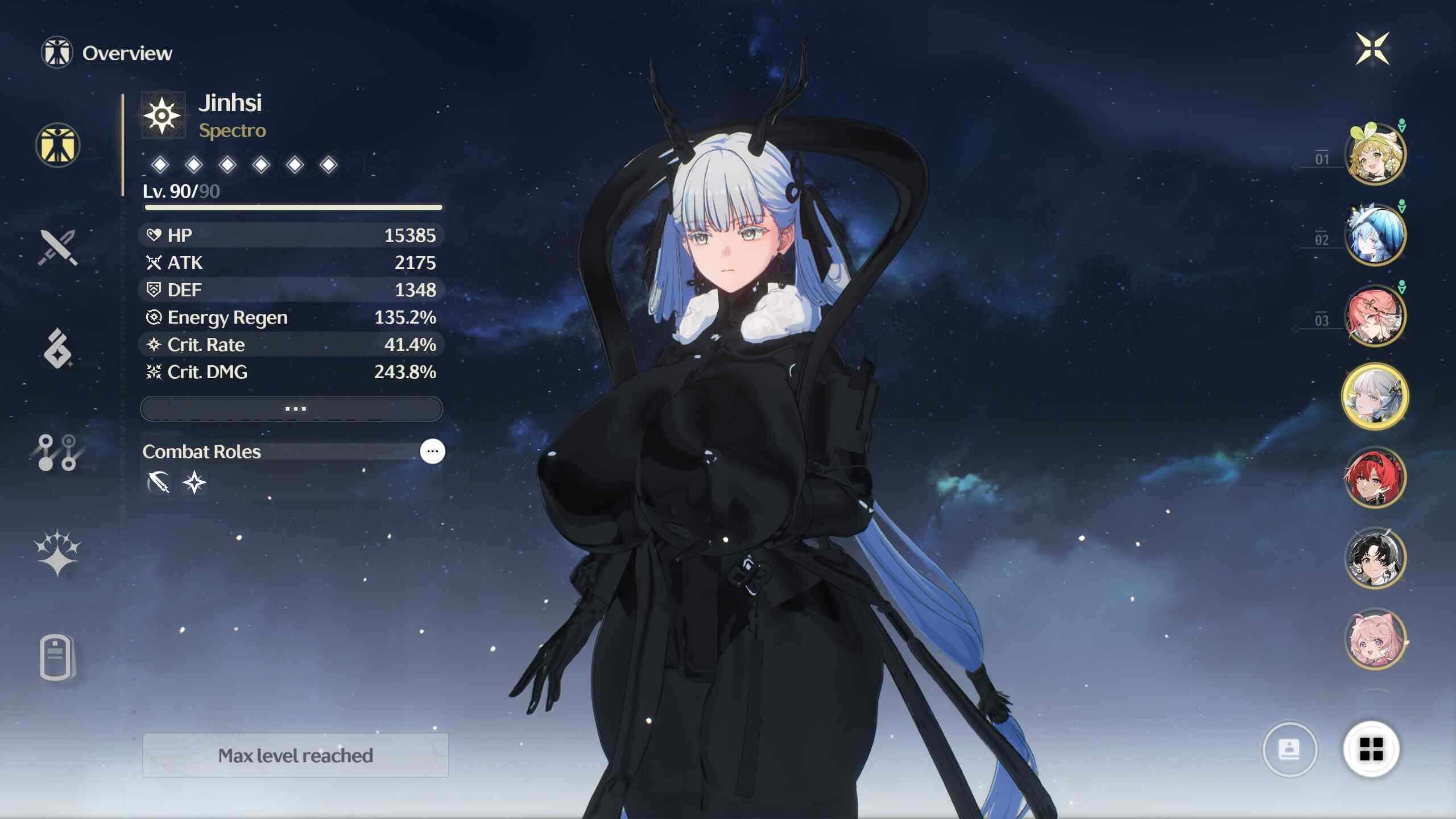1456x819 pixels.
Task: Click the profile card button beside the grid
Action: [x=1289, y=750]
